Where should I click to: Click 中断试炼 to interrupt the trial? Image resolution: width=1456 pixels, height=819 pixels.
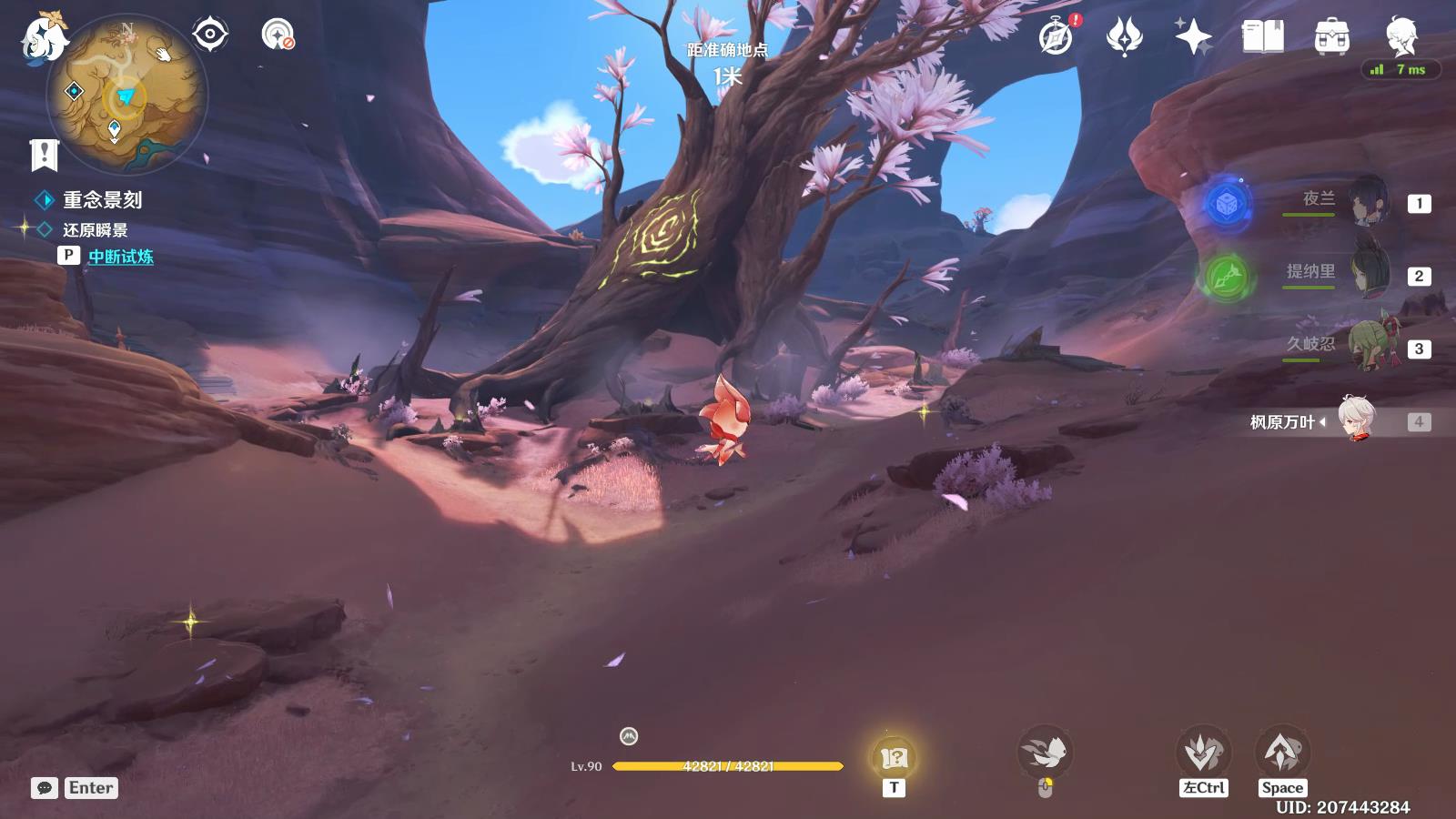coord(120,257)
